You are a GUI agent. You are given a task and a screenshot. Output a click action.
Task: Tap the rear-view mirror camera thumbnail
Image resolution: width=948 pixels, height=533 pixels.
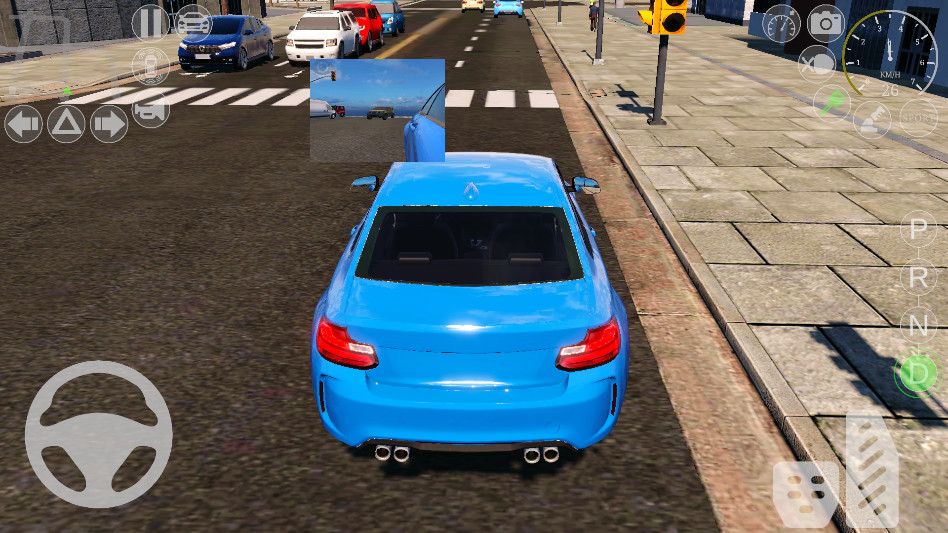click(377, 110)
